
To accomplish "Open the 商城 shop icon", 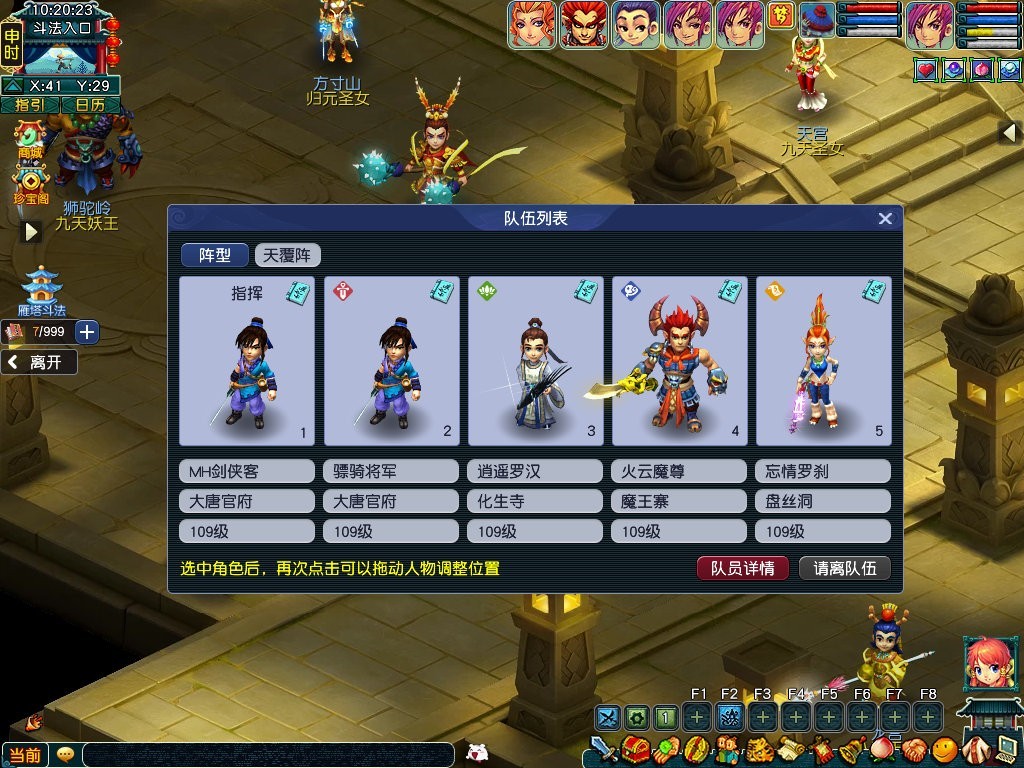I will [30, 138].
